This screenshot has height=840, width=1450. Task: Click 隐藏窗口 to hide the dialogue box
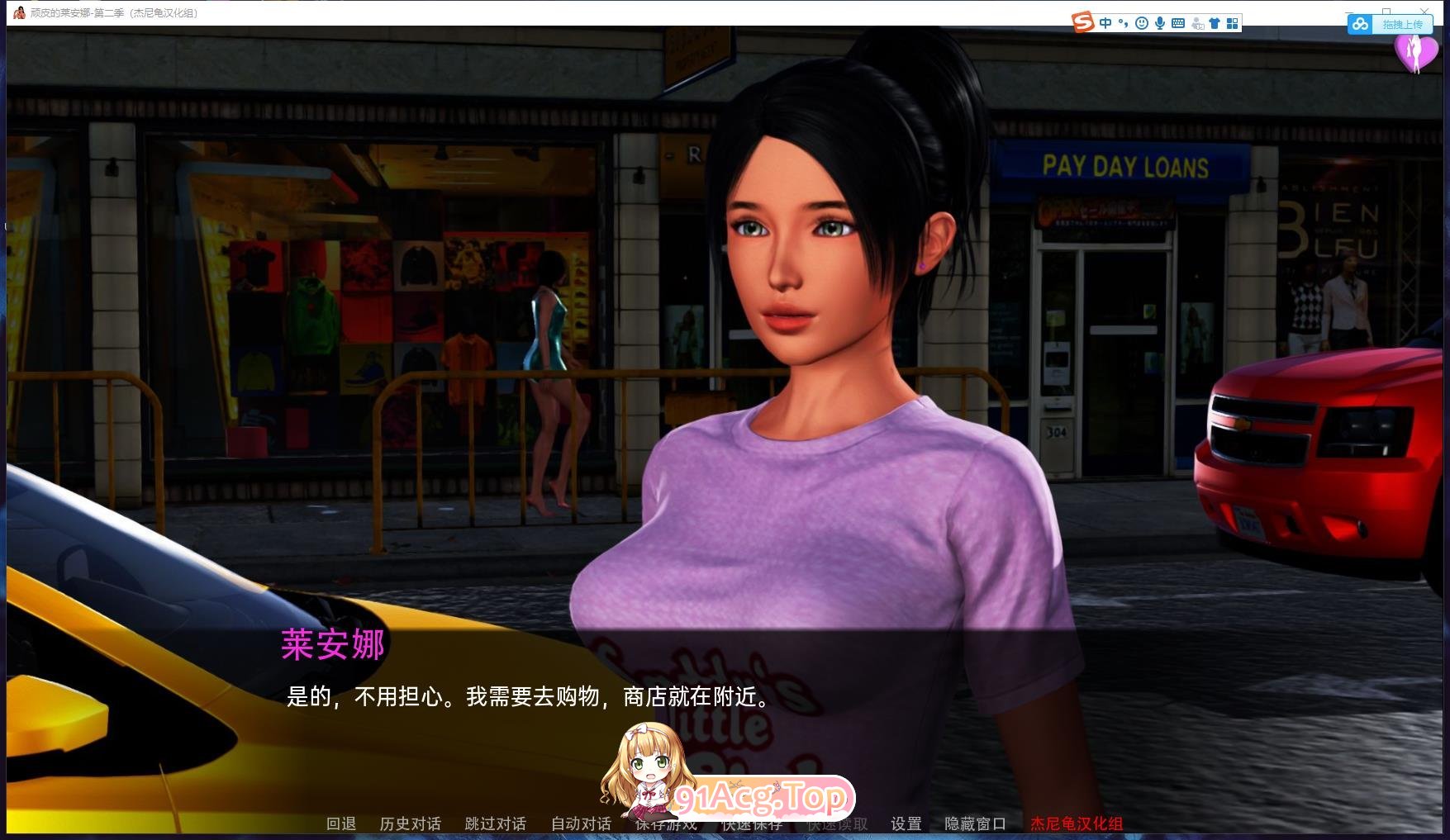click(975, 823)
